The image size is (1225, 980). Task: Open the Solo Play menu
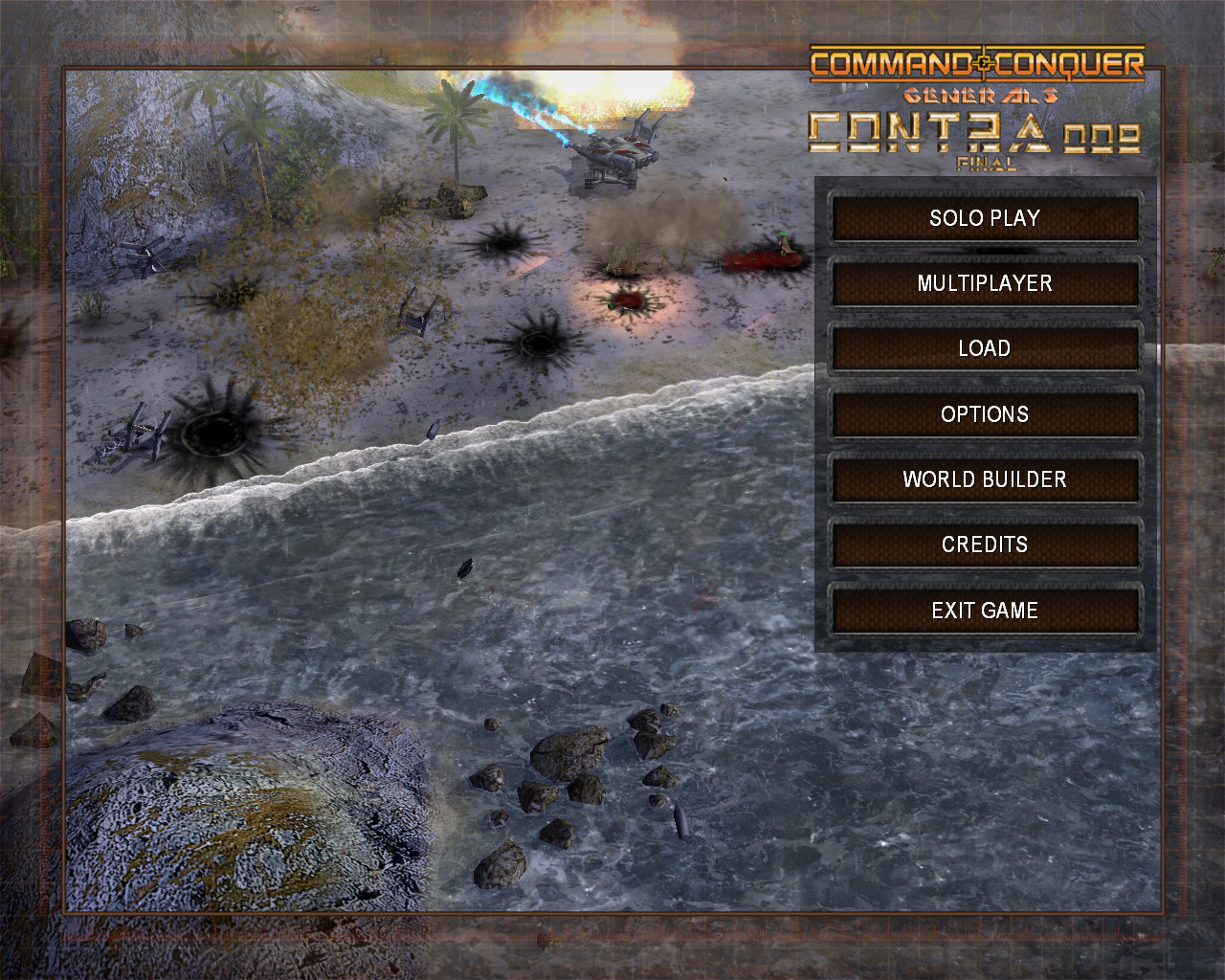coord(985,218)
